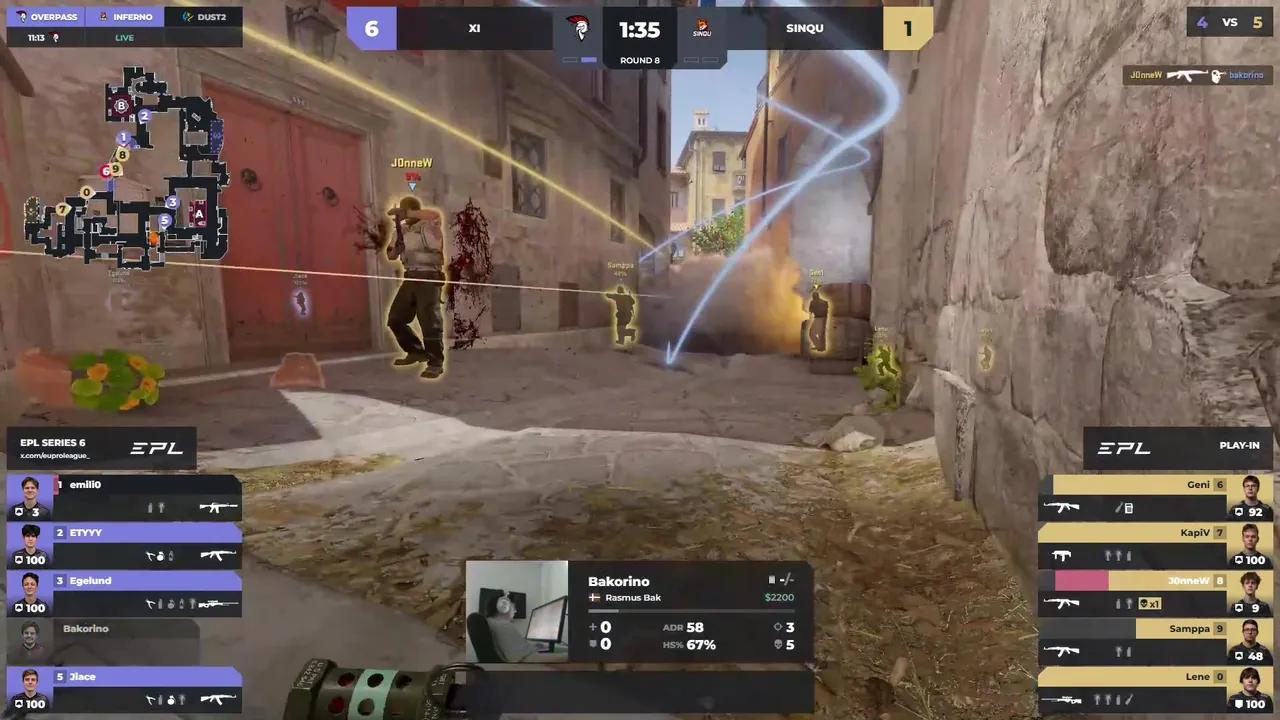The height and width of the screenshot is (720, 1280).
Task: Choose the Dust2 map tab
Action: pos(203,17)
